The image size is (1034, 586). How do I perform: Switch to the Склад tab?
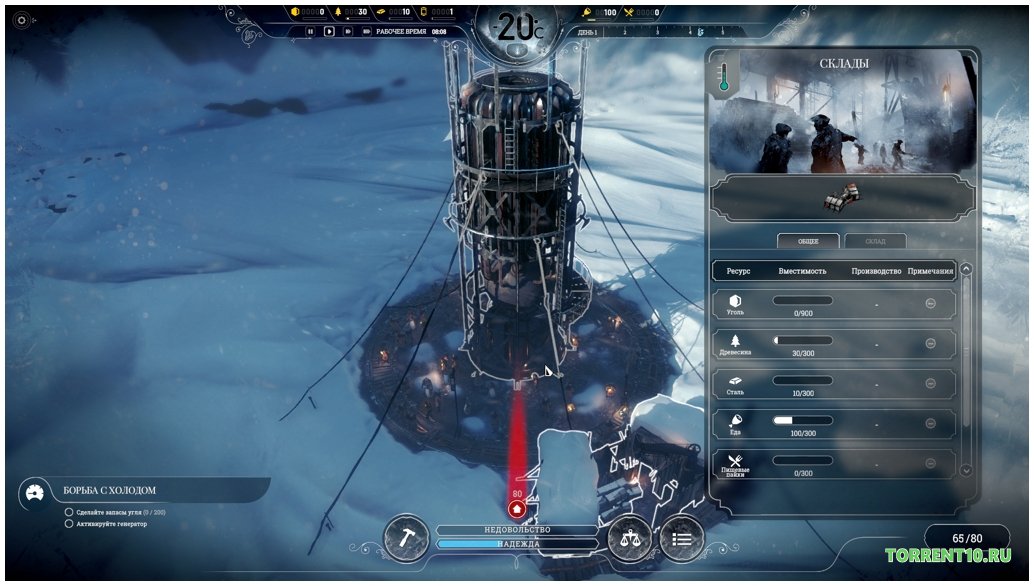[x=875, y=241]
